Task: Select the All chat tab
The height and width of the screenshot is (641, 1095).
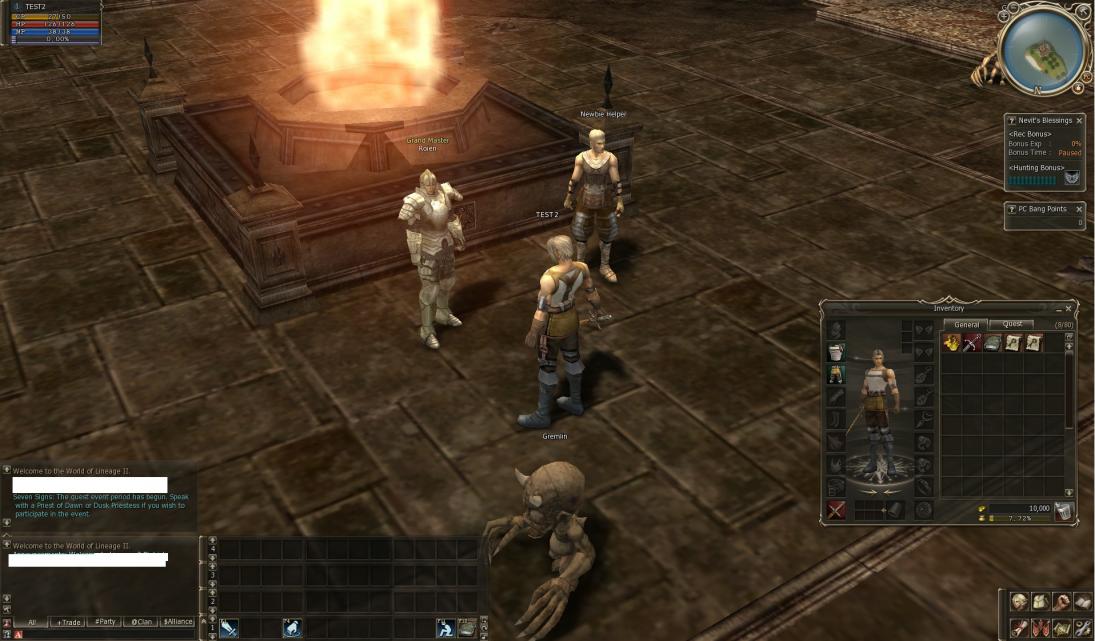Action: pos(31,622)
